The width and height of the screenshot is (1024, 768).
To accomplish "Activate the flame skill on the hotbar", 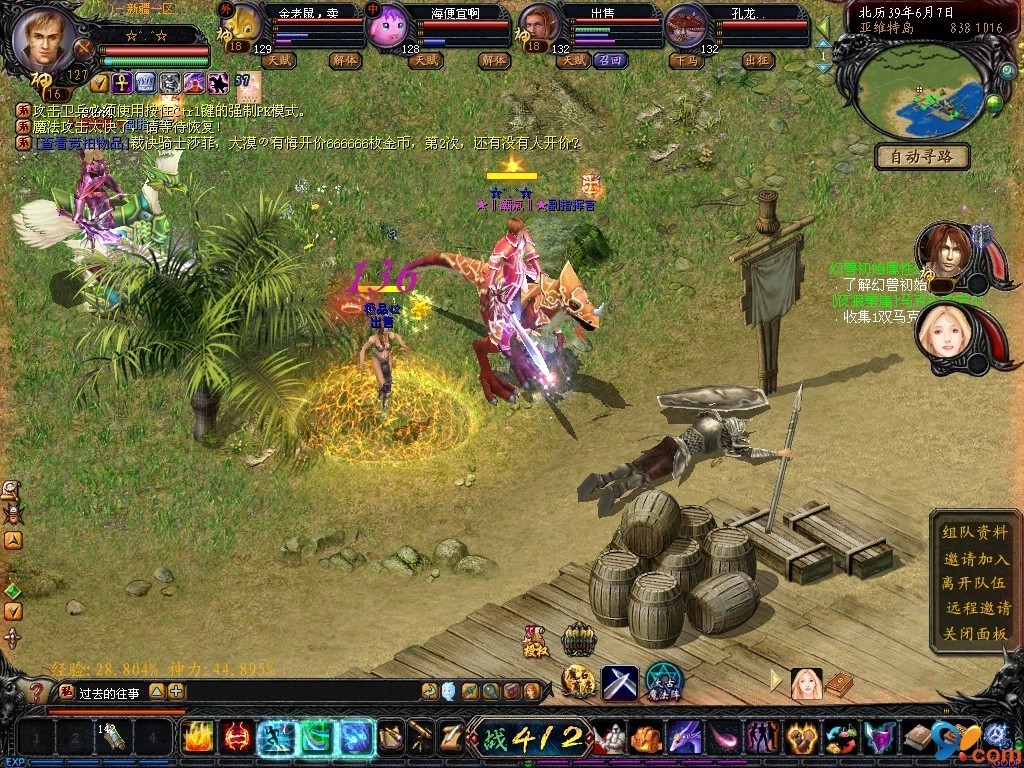I will pos(197,737).
